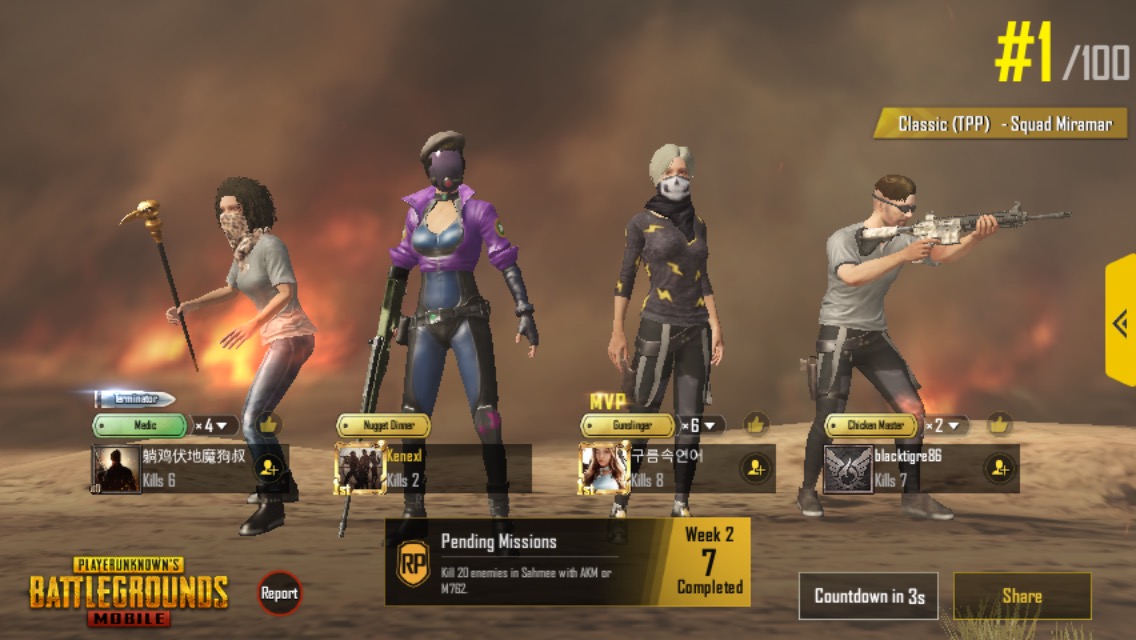Give a thumbs-up to blacktigre86

998,424
